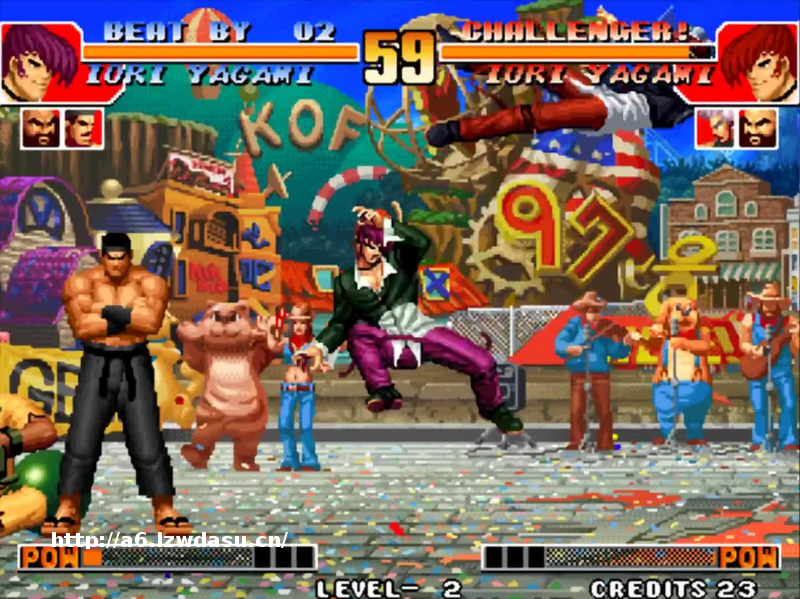Choose the challenger's bald bearded teammate icon
This screenshot has height=599, width=800.
(758, 128)
